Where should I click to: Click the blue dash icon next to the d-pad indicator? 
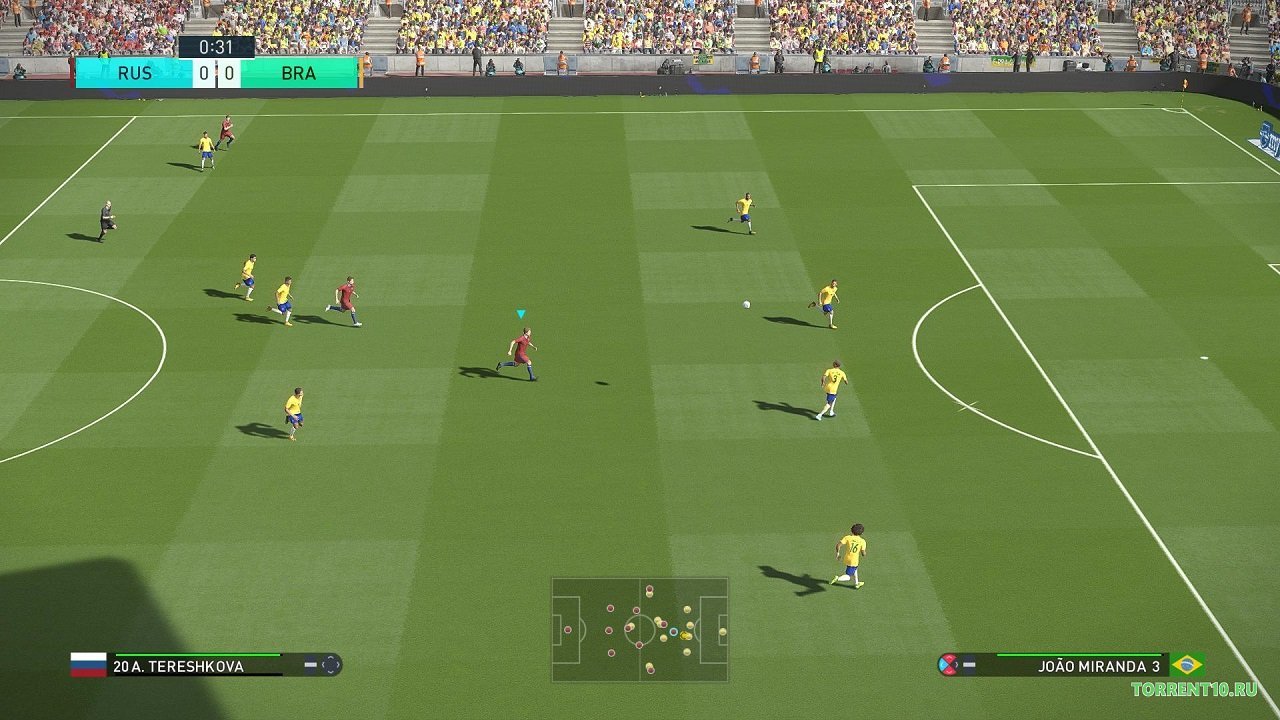point(311,664)
